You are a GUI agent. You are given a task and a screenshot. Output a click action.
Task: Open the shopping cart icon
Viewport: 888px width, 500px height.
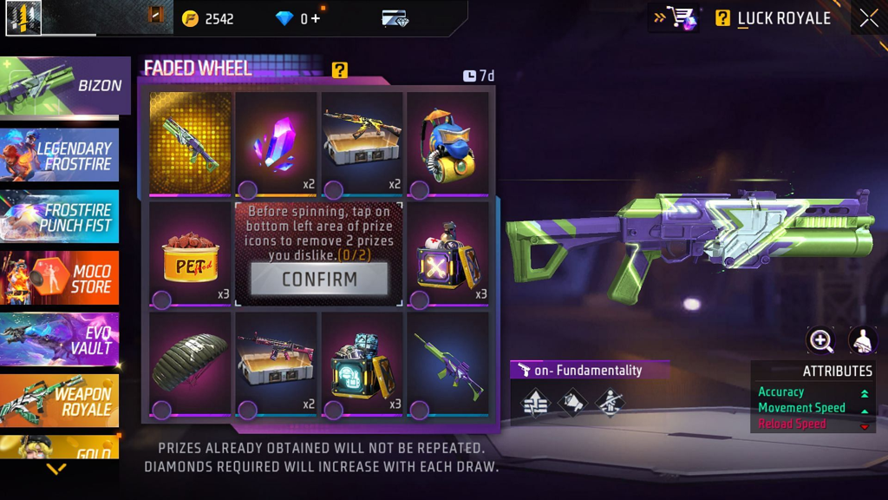[x=682, y=18]
